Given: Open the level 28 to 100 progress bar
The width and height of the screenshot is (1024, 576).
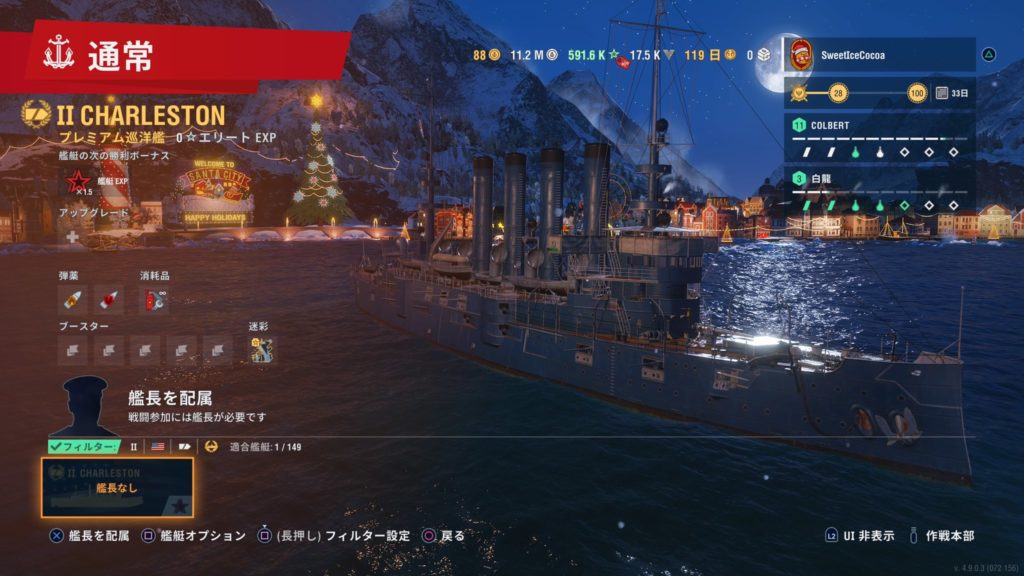Looking at the screenshot, I should 860,94.
